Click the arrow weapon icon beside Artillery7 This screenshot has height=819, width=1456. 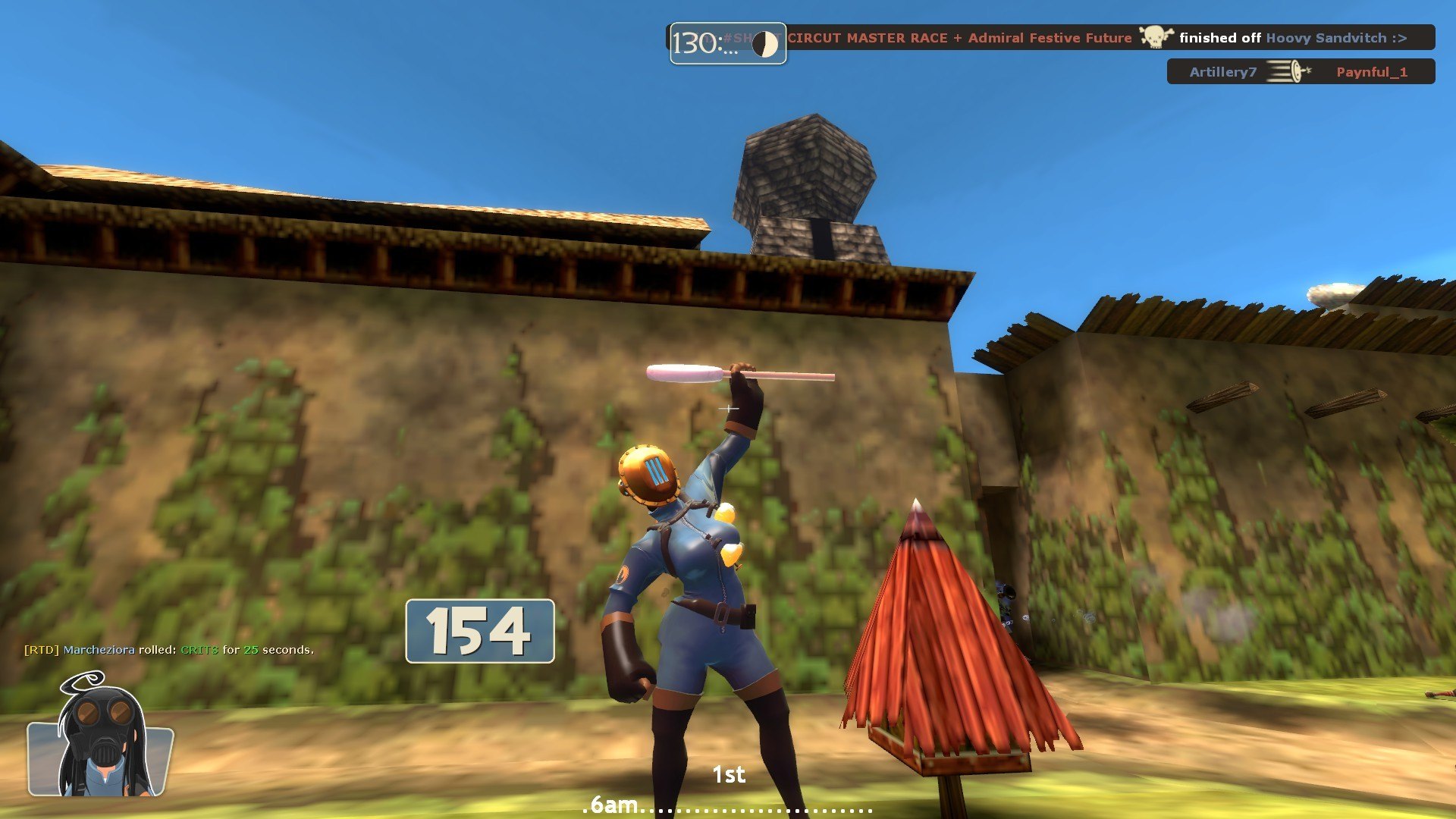pos(1289,72)
